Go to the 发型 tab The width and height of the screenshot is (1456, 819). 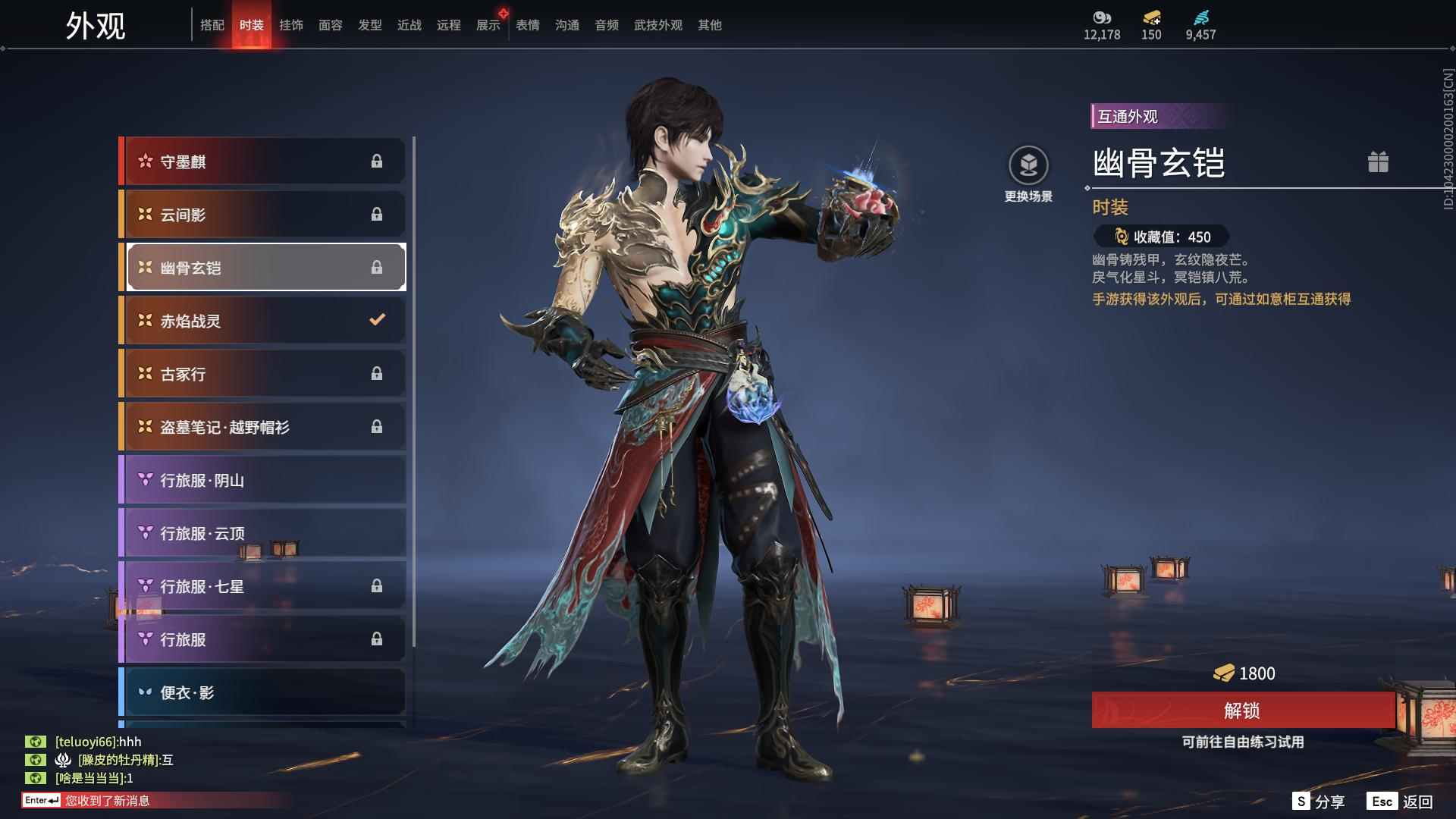coord(370,25)
